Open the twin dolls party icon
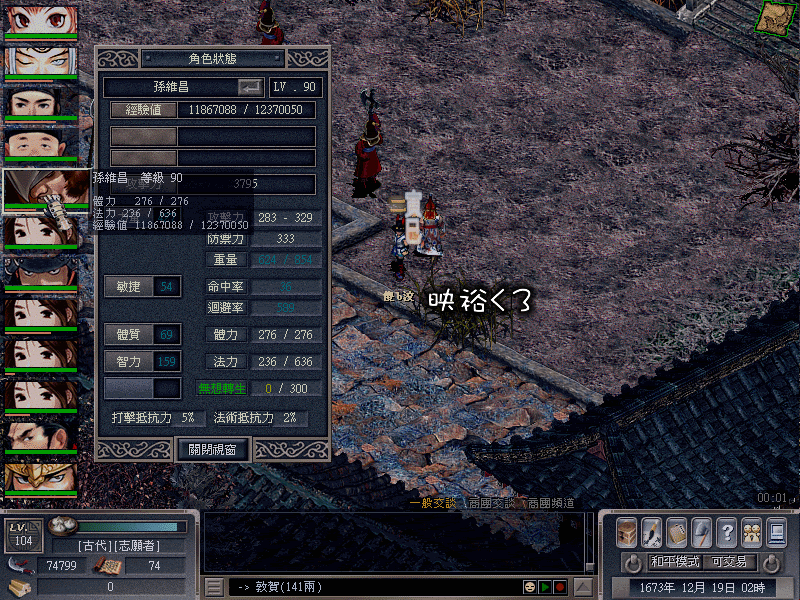Image resolution: width=800 pixels, height=600 pixels. coord(751,531)
